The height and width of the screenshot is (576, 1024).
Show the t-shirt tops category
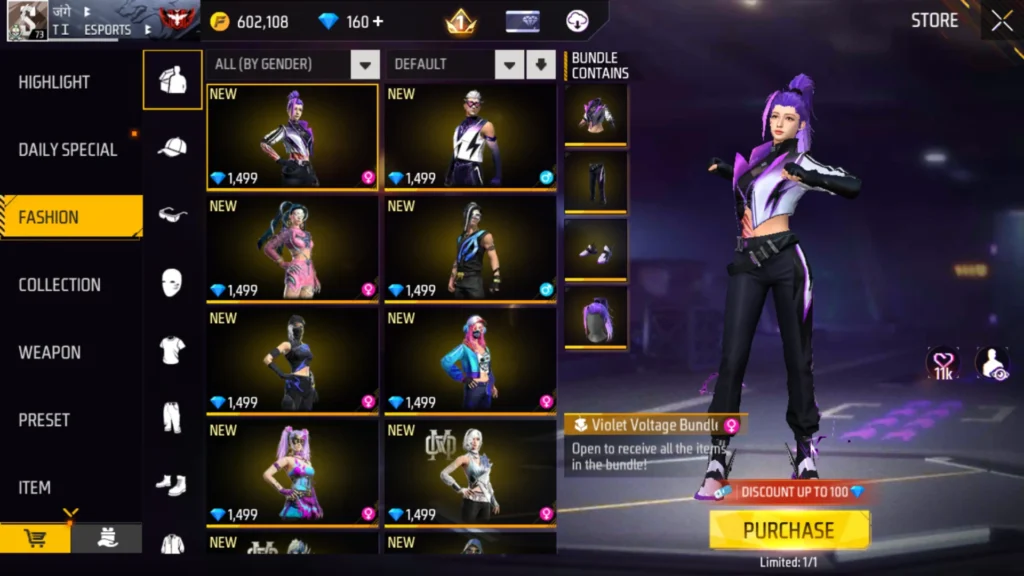point(172,350)
